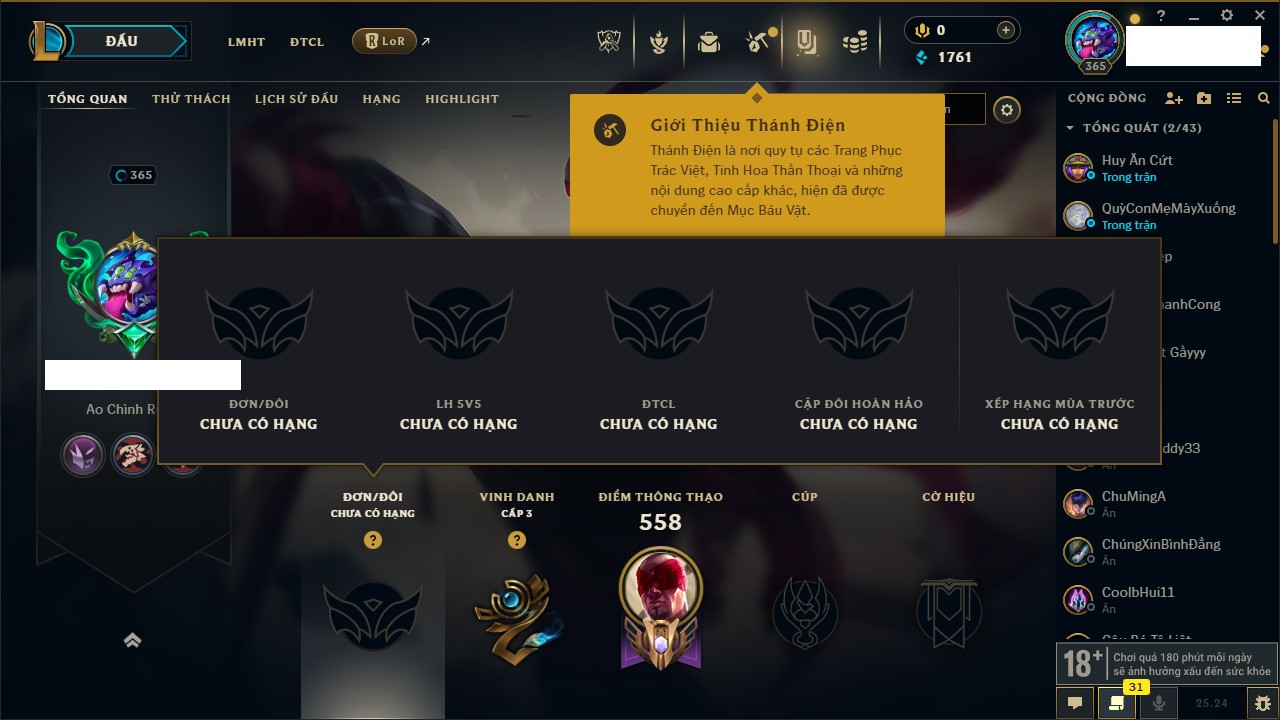Open the profile gear settings button
The image size is (1280, 720).
(x=1007, y=110)
